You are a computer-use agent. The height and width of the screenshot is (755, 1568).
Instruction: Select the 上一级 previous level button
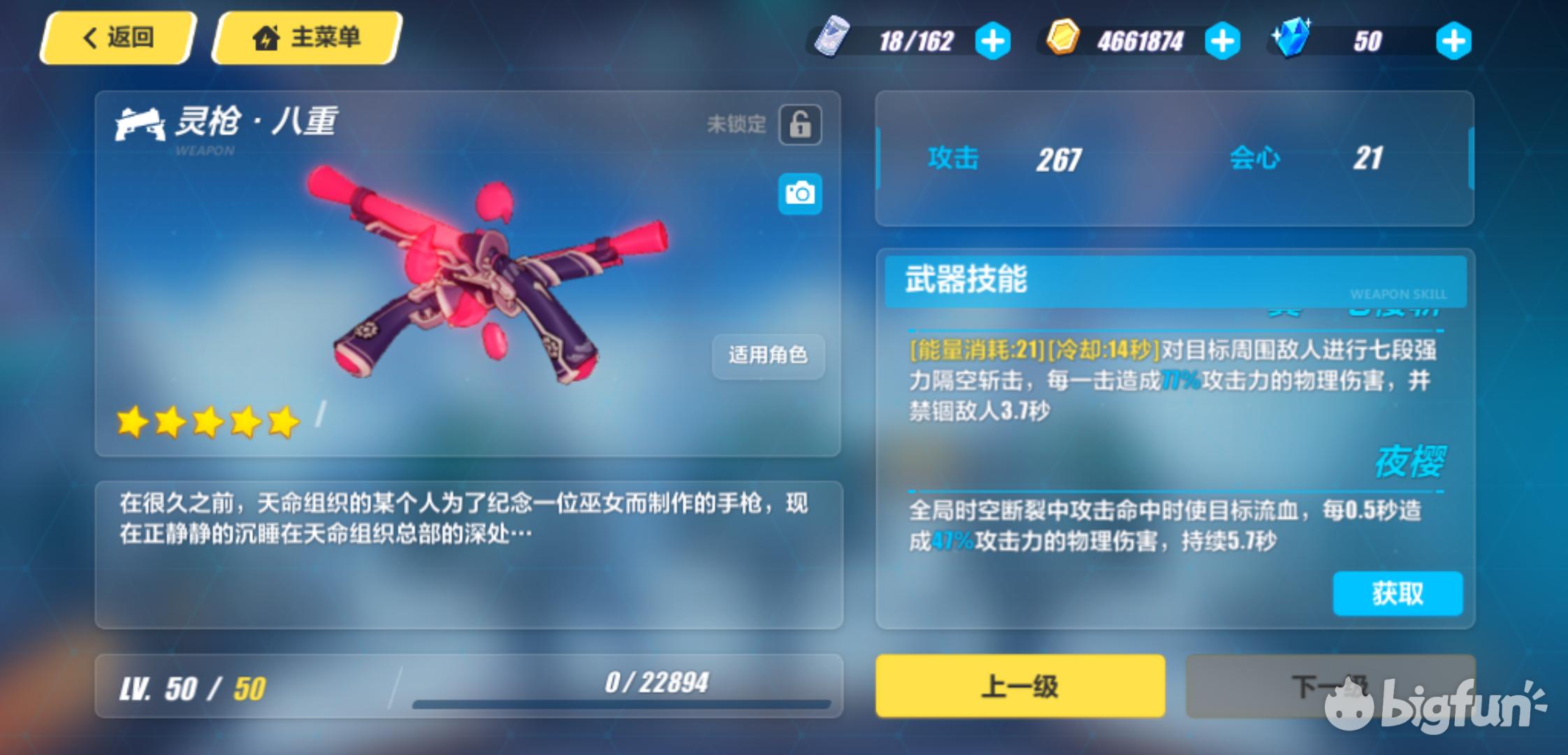[1020, 686]
